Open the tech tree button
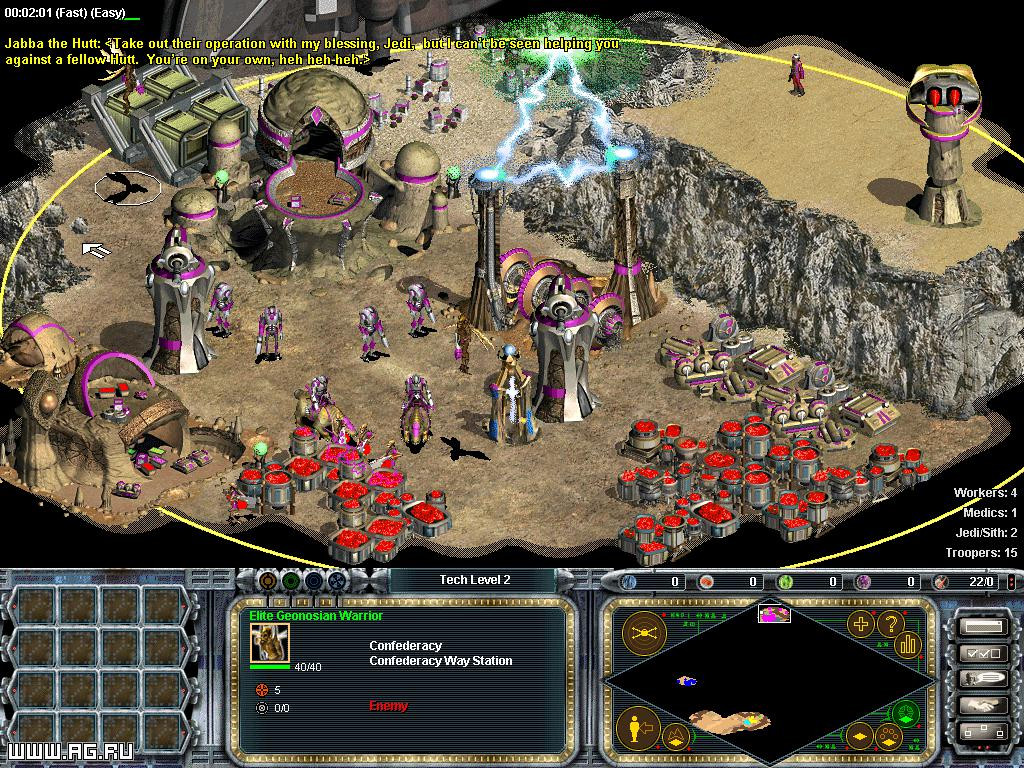This screenshot has height=768, width=1024. pos(980,732)
